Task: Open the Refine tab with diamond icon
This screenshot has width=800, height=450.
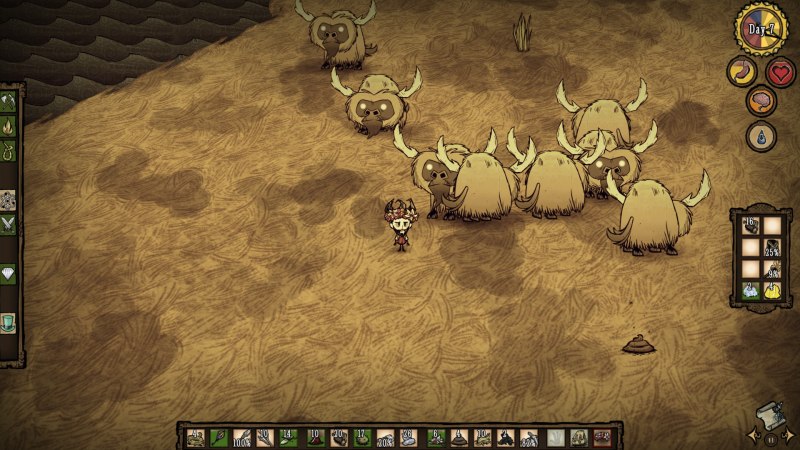Action: (8, 273)
